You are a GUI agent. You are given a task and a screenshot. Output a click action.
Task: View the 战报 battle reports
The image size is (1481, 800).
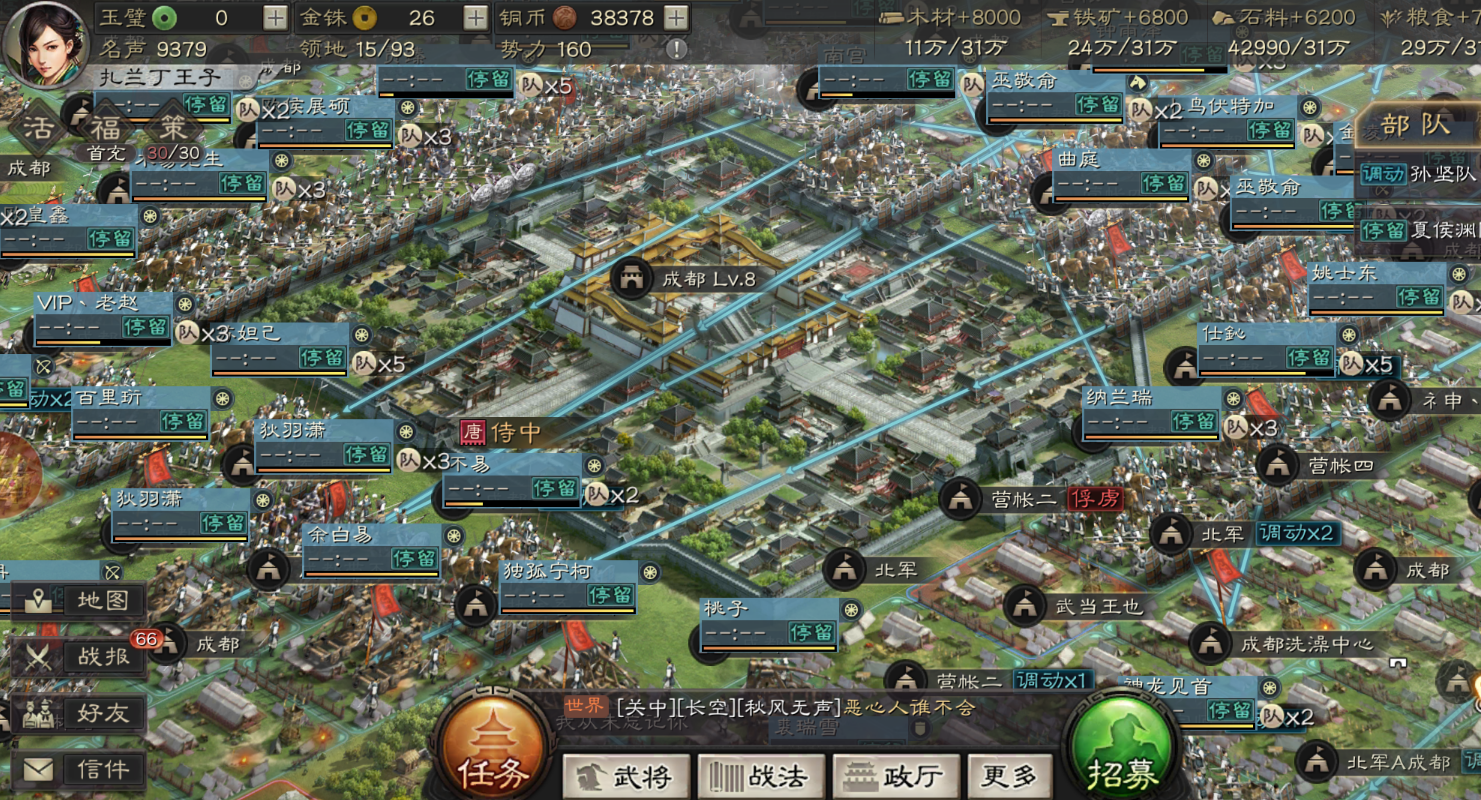click(x=80, y=657)
